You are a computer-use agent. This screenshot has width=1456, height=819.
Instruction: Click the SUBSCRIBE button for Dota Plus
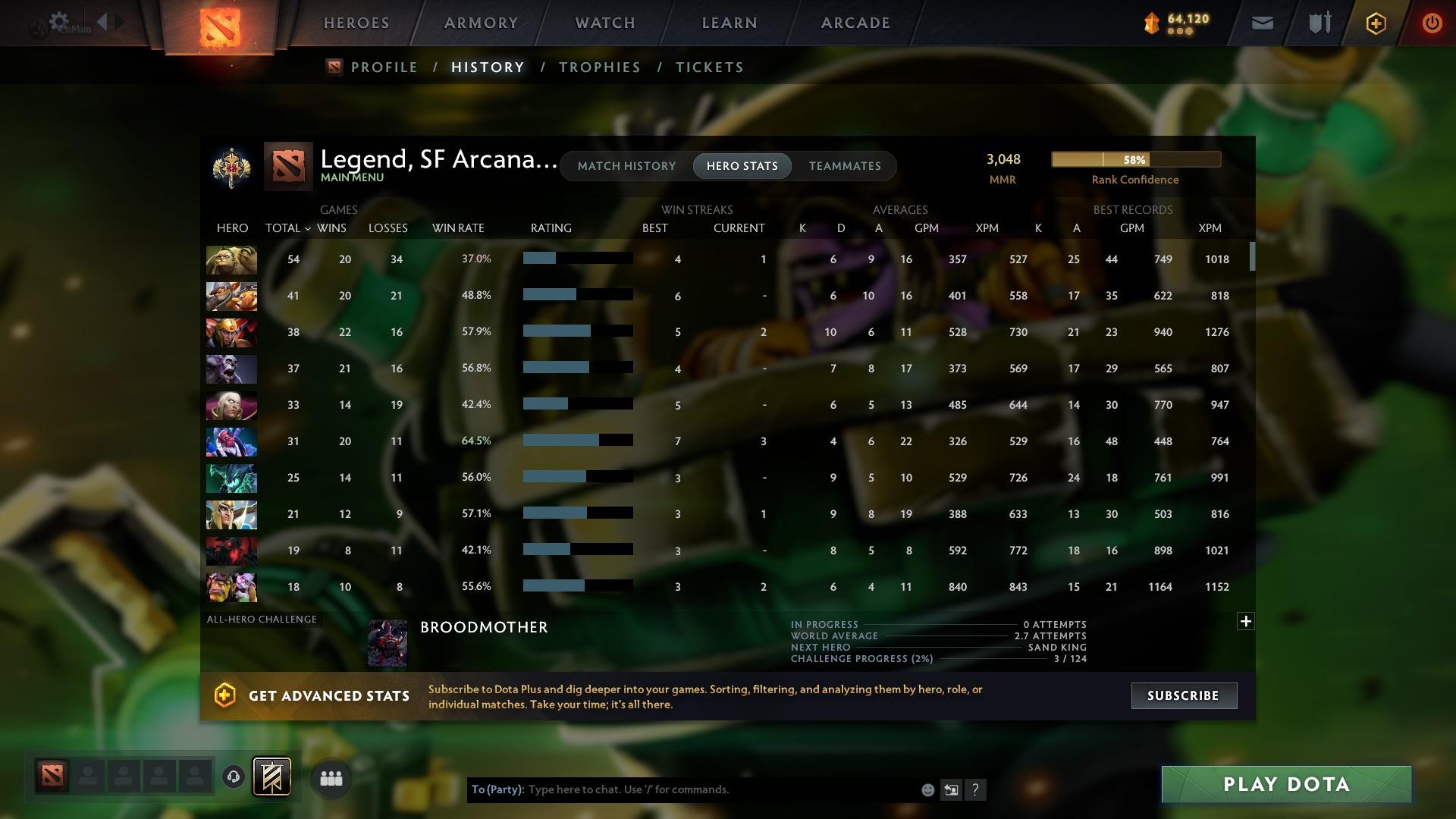click(x=1183, y=695)
